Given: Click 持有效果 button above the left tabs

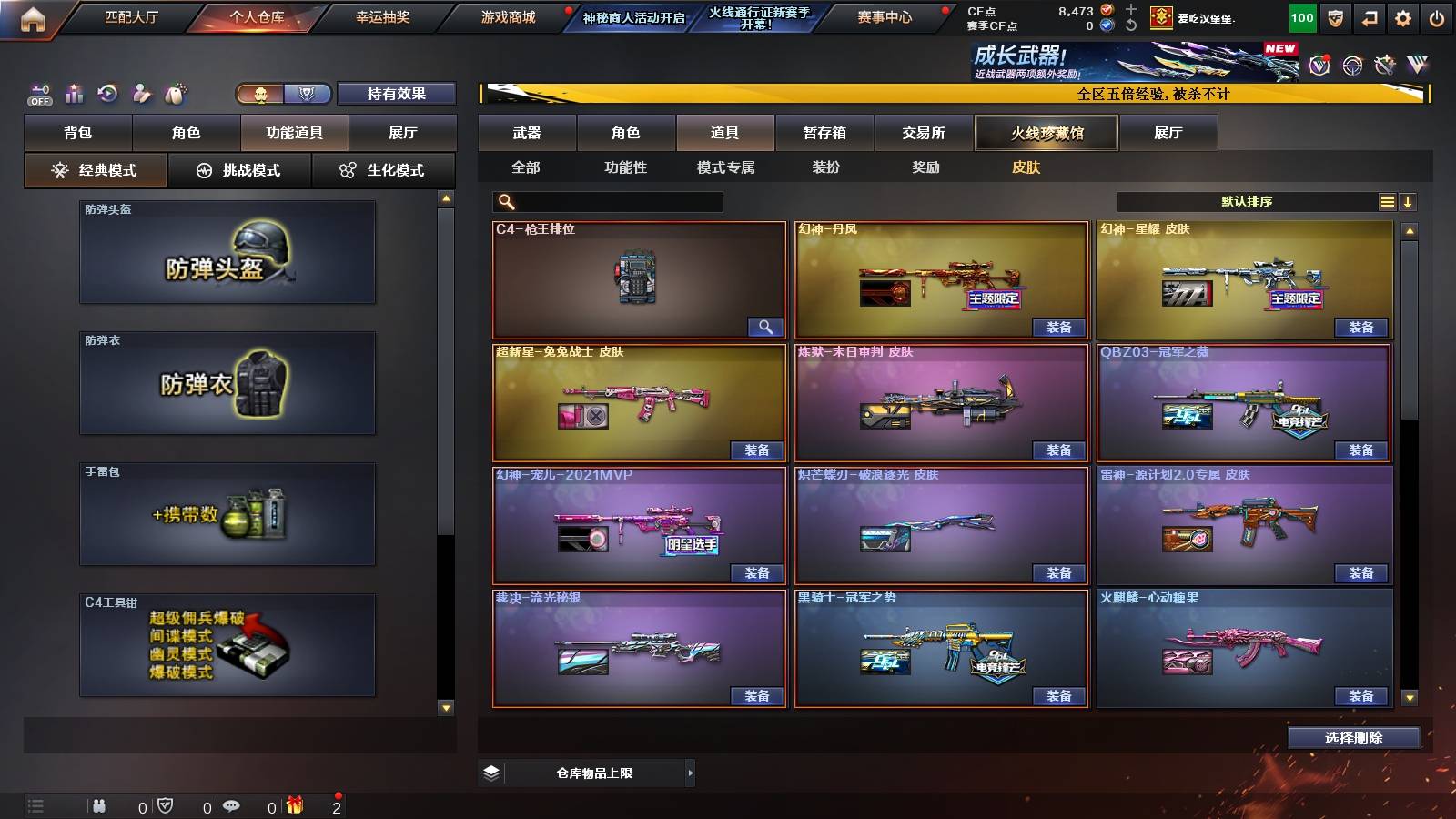Looking at the screenshot, I should (396, 92).
